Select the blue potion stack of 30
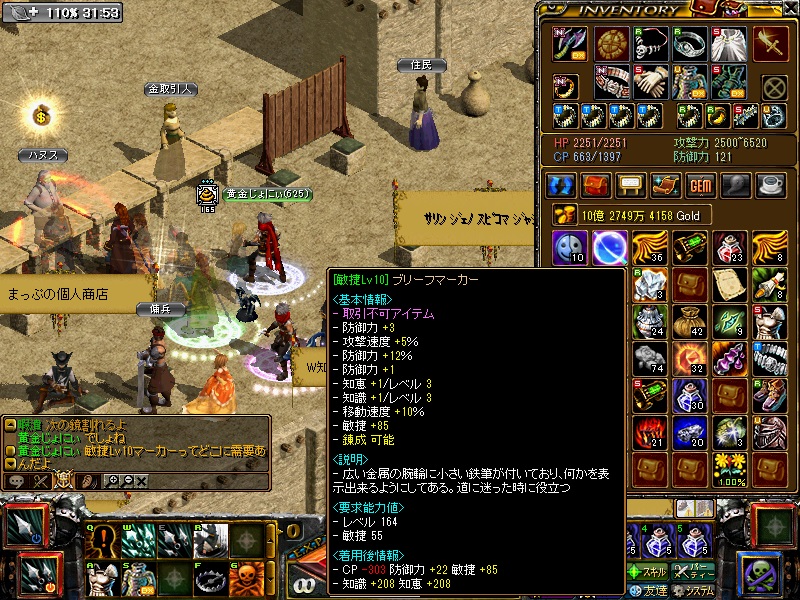This screenshot has width=800, height=600. coord(688,395)
